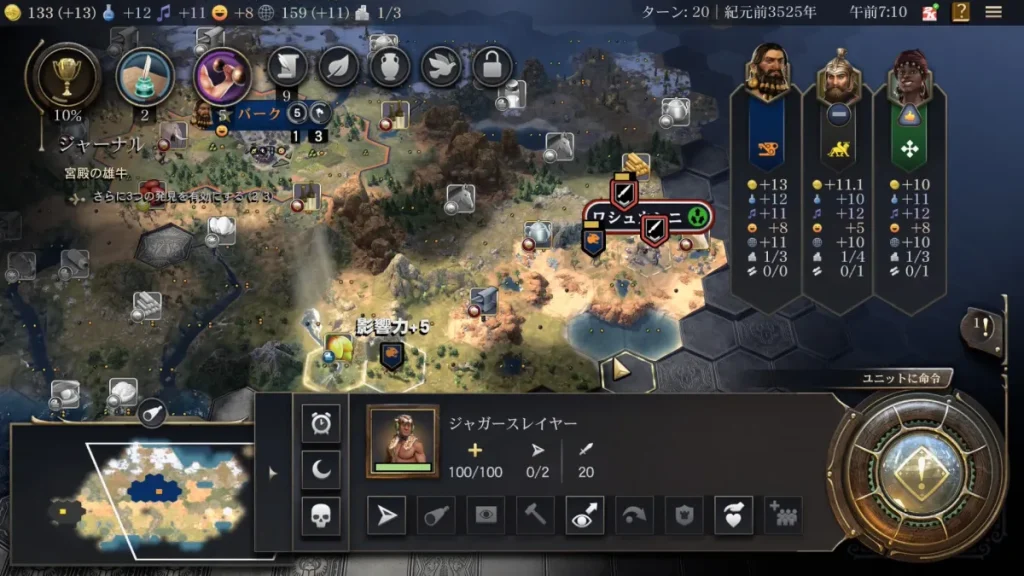This screenshot has height=576, width=1024.
Task: Open the flexing arm culture icon
Action: click(222, 76)
